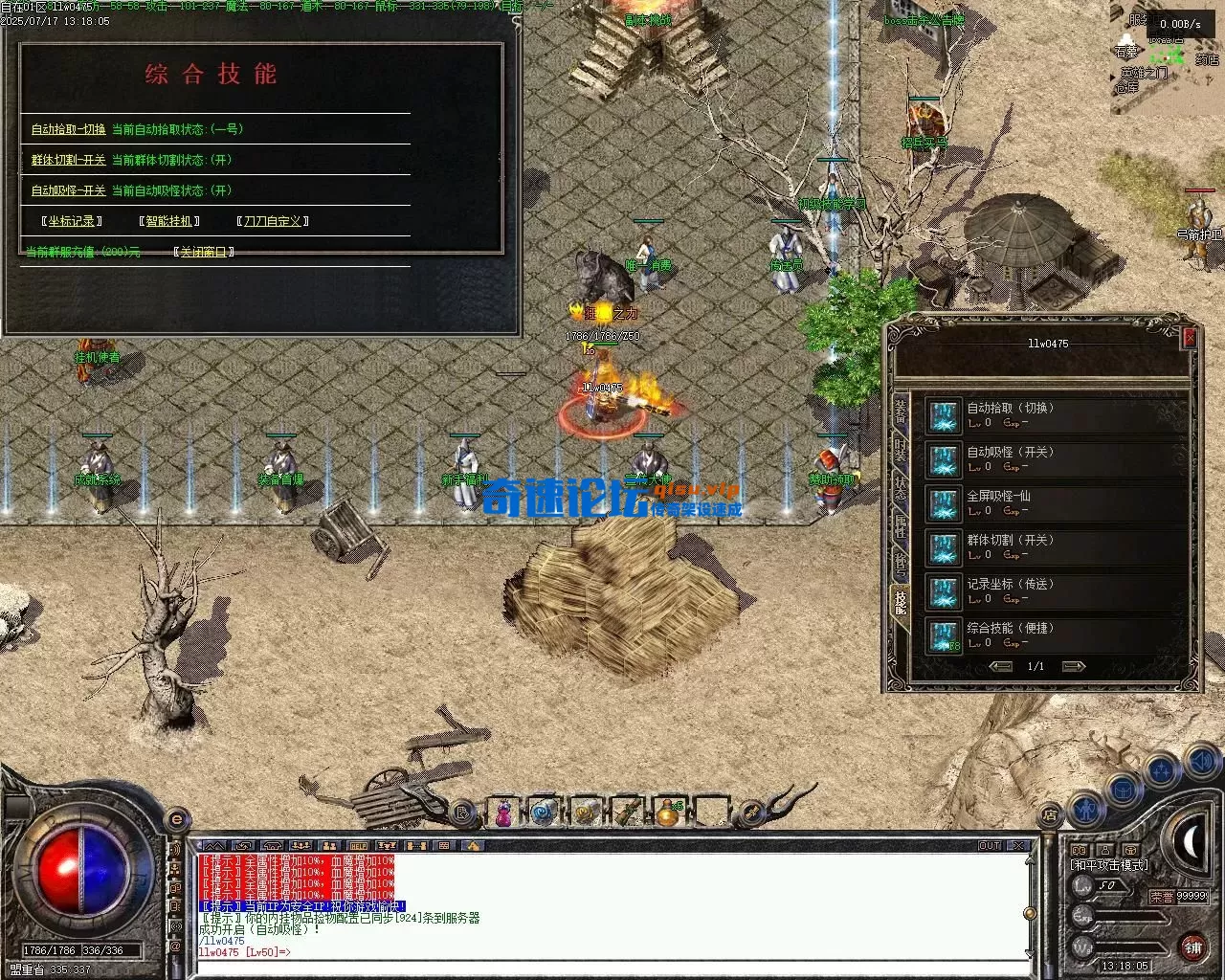This screenshot has height=980, width=1225.
Task: Open the 刀刀自定义 option
Action: pyautogui.click(x=272, y=221)
